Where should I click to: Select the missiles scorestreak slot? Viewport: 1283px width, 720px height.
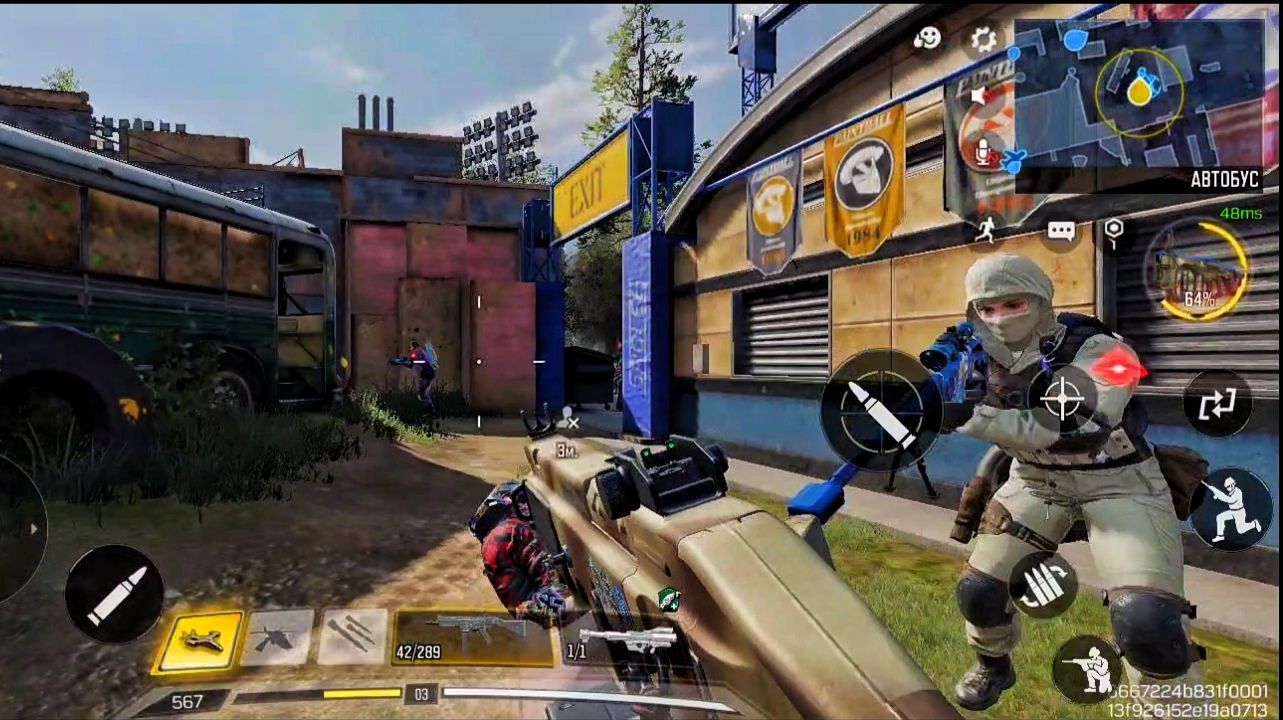[x=352, y=637]
